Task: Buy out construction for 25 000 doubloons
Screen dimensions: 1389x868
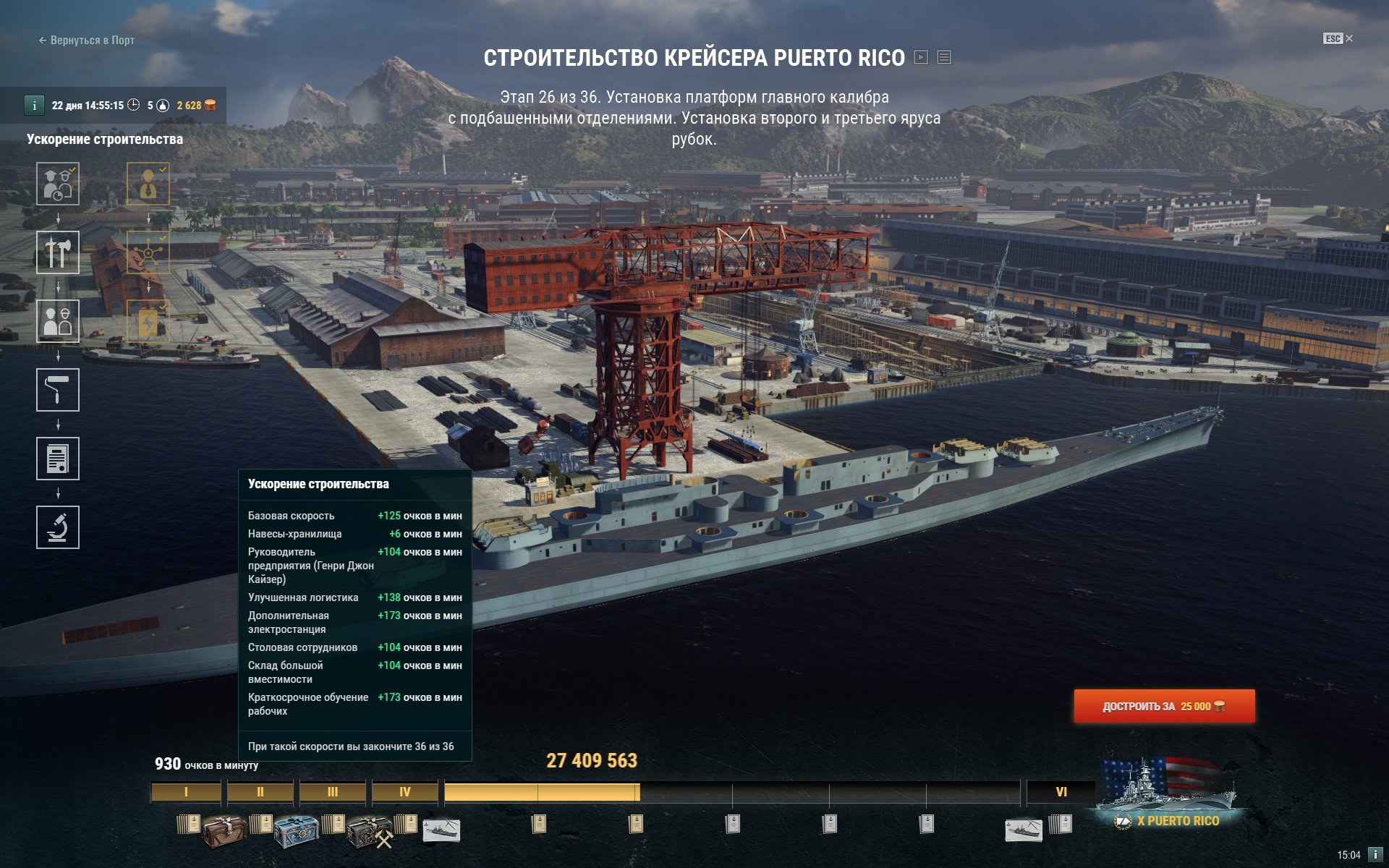Action: [x=1163, y=706]
